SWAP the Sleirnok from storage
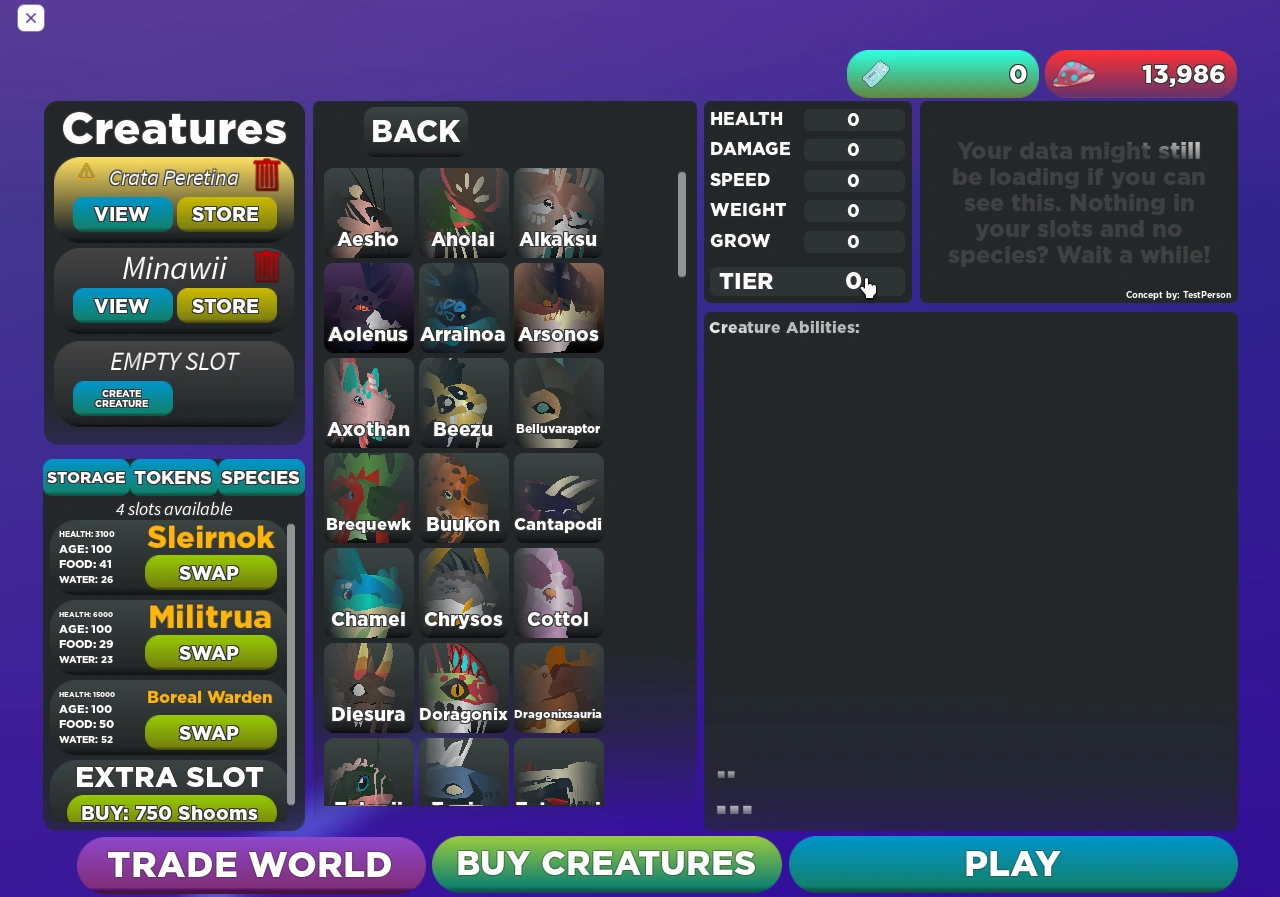 coord(210,572)
